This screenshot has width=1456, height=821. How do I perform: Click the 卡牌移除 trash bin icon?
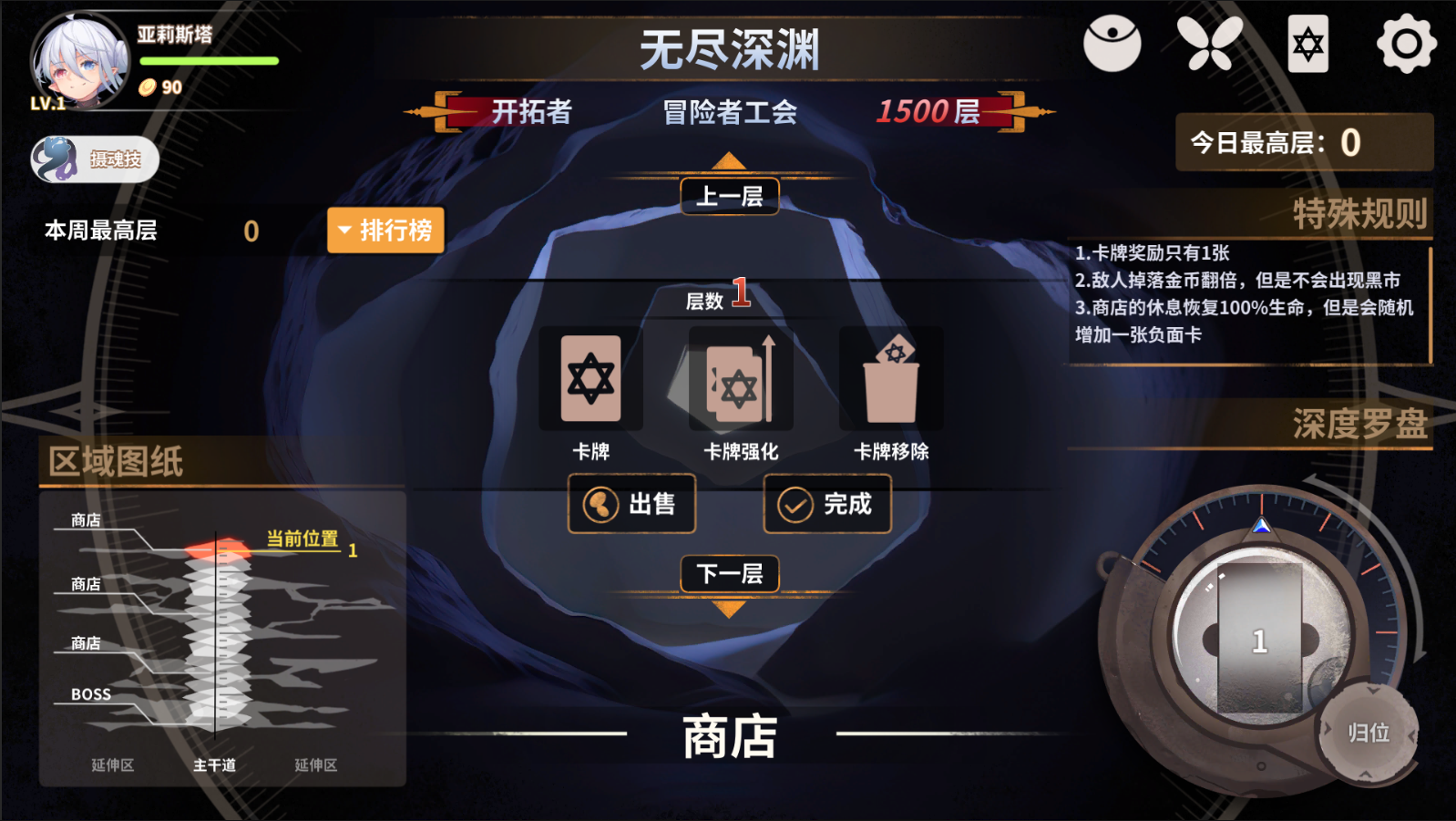coord(890,378)
